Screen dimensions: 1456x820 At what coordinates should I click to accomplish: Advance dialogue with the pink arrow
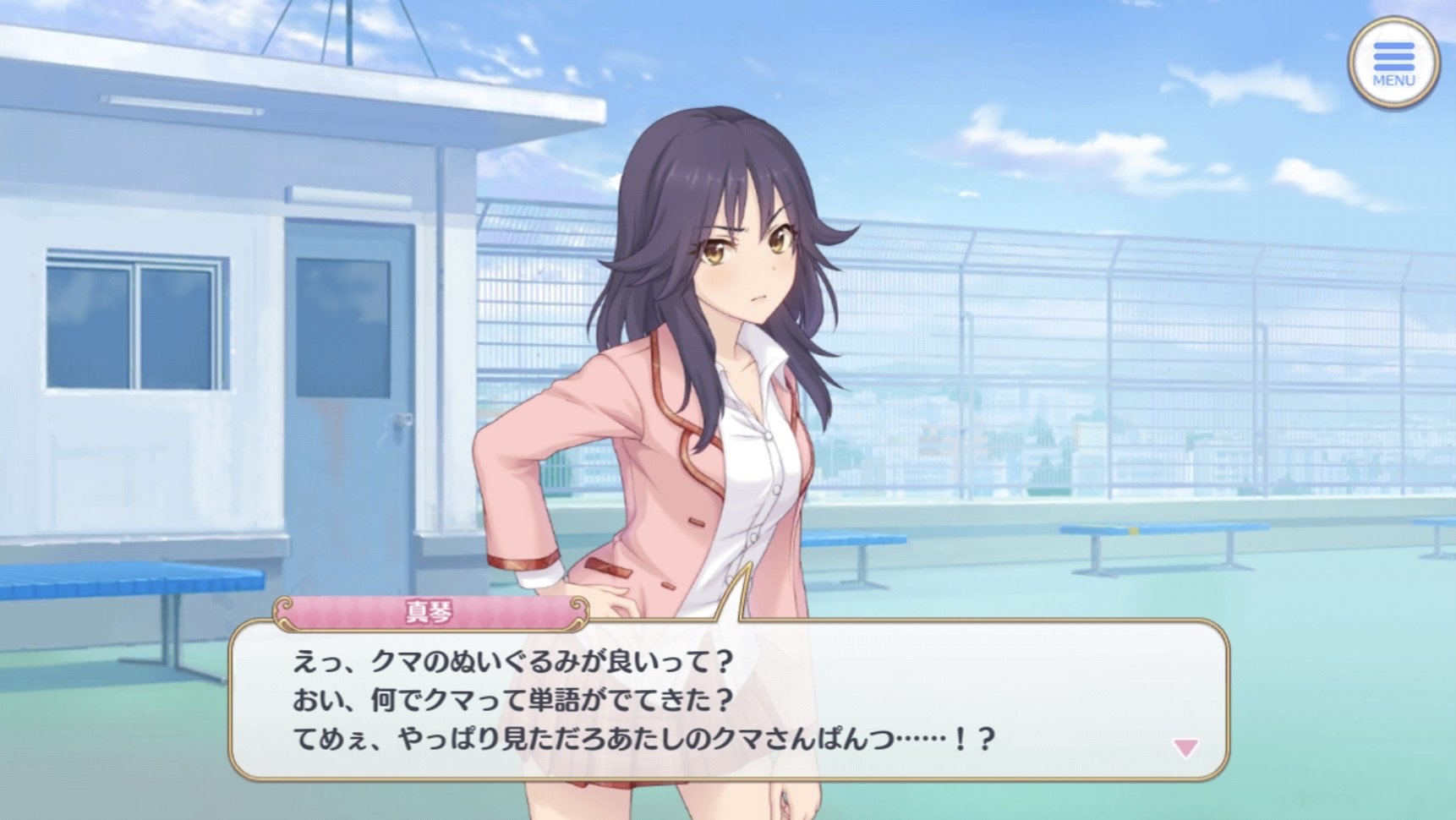[x=1185, y=747]
